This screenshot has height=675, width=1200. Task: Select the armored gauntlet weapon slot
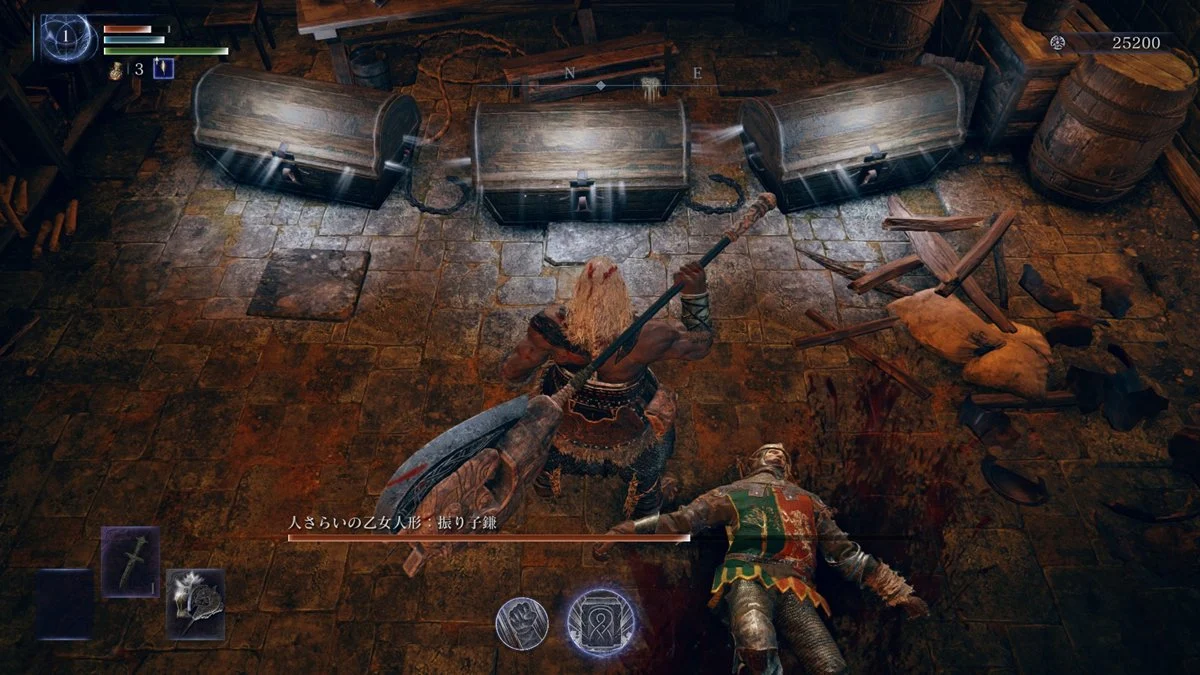195,603
